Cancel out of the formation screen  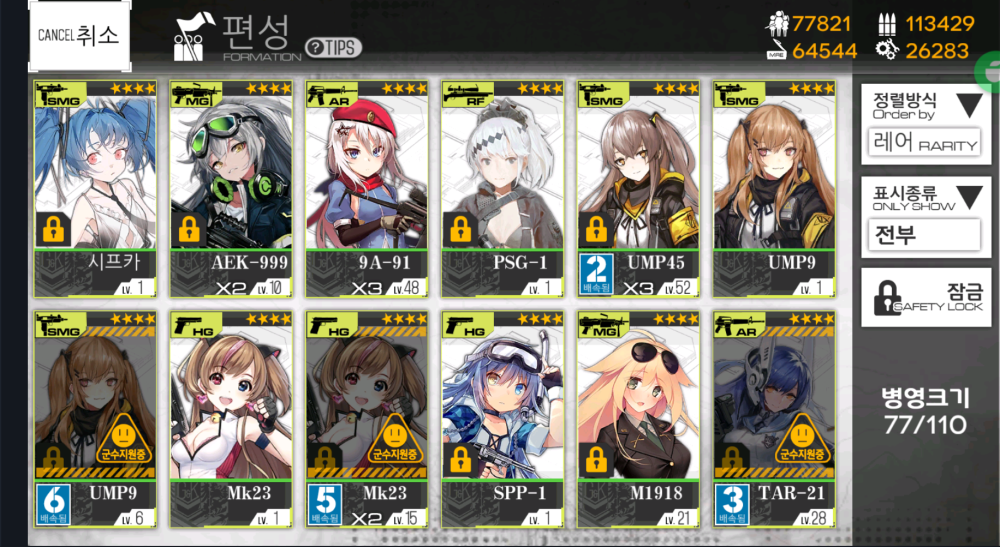click(79, 36)
